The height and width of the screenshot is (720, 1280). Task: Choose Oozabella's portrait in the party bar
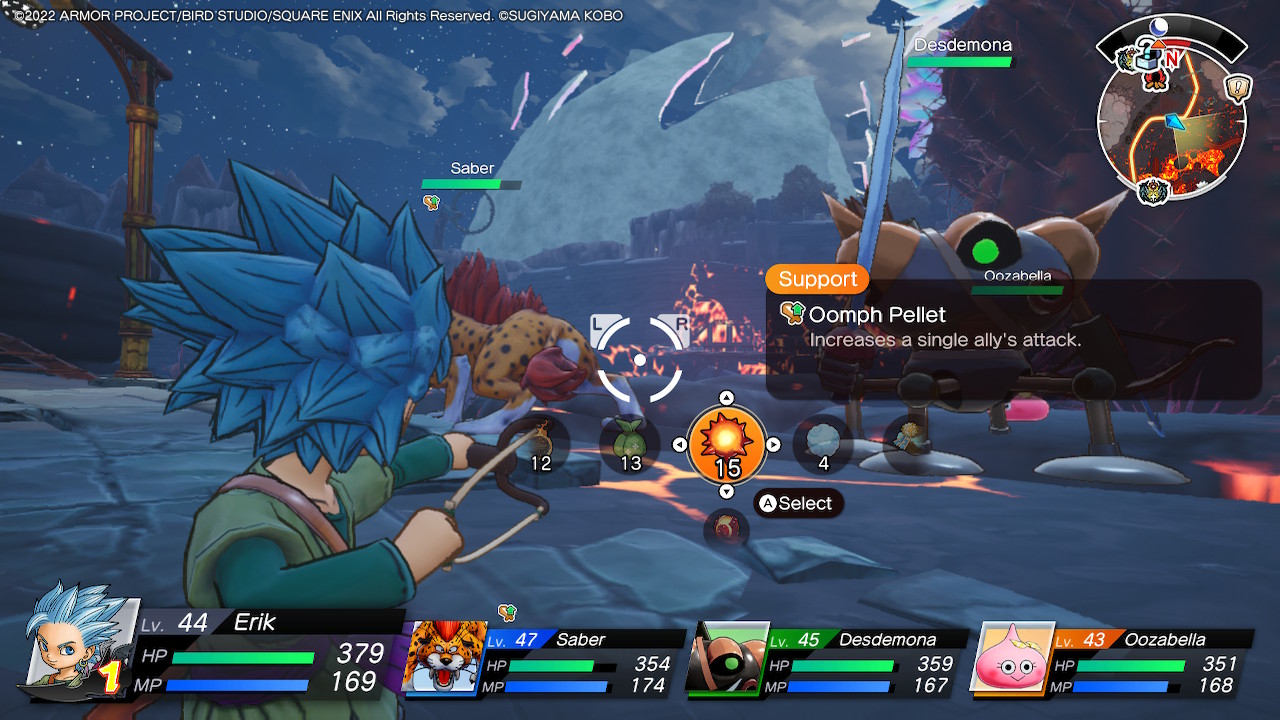[1012, 658]
